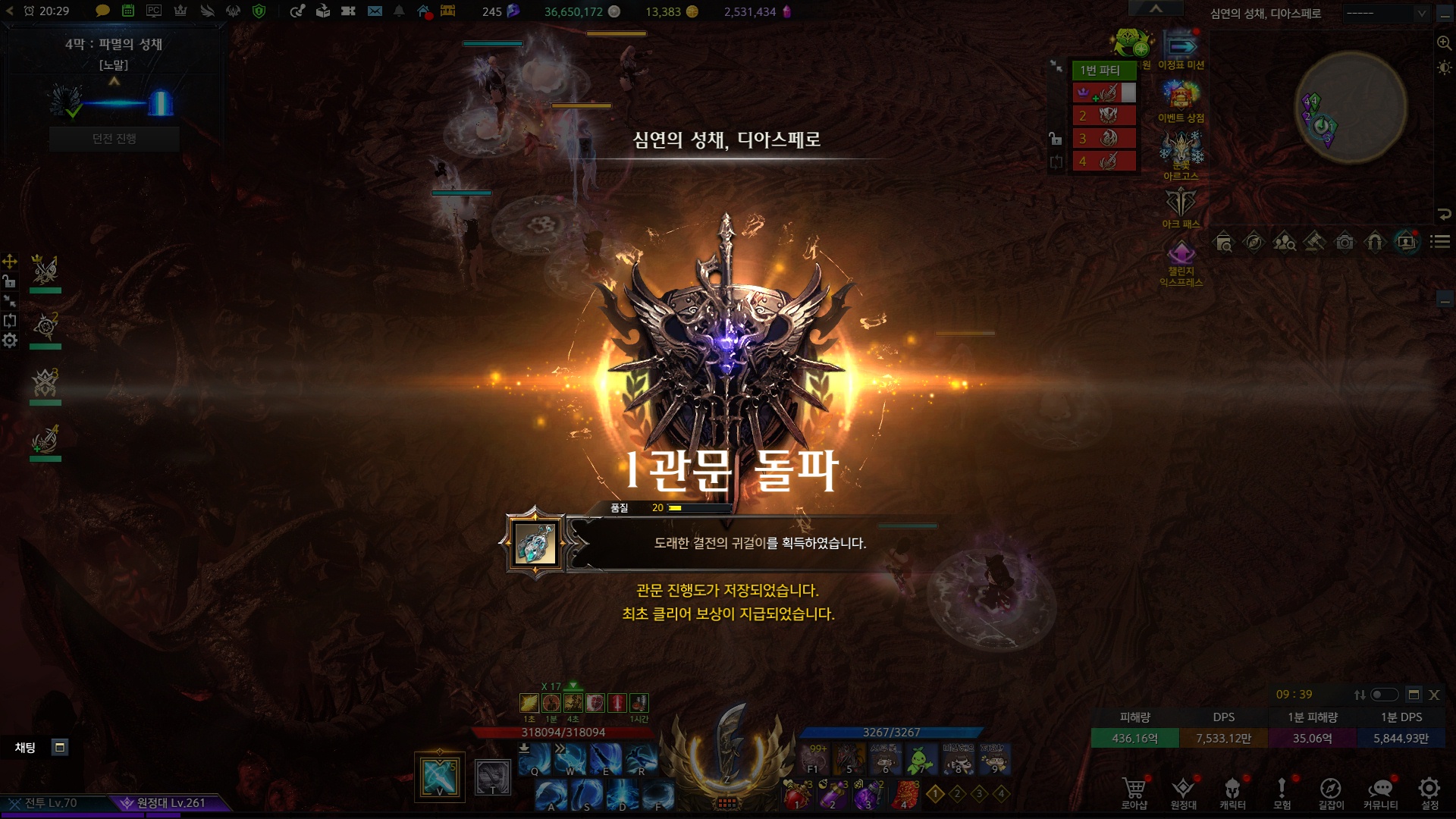Image resolution: width=1456 pixels, height=819 pixels.
Task: Open the 캐릭터 character menu
Action: click(1232, 792)
